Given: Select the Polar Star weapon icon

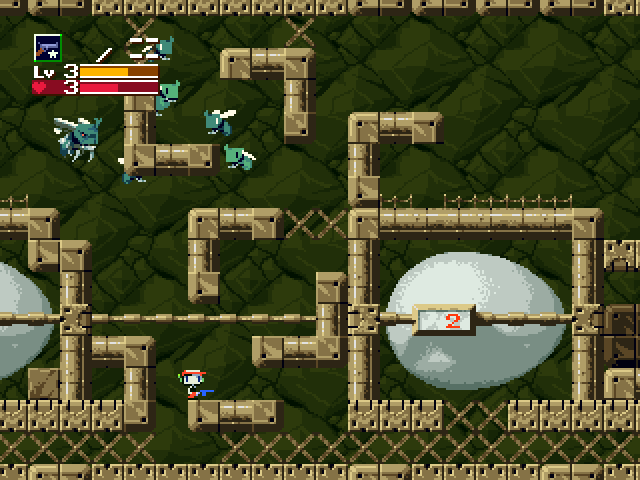Looking at the screenshot, I should tap(47, 47).
